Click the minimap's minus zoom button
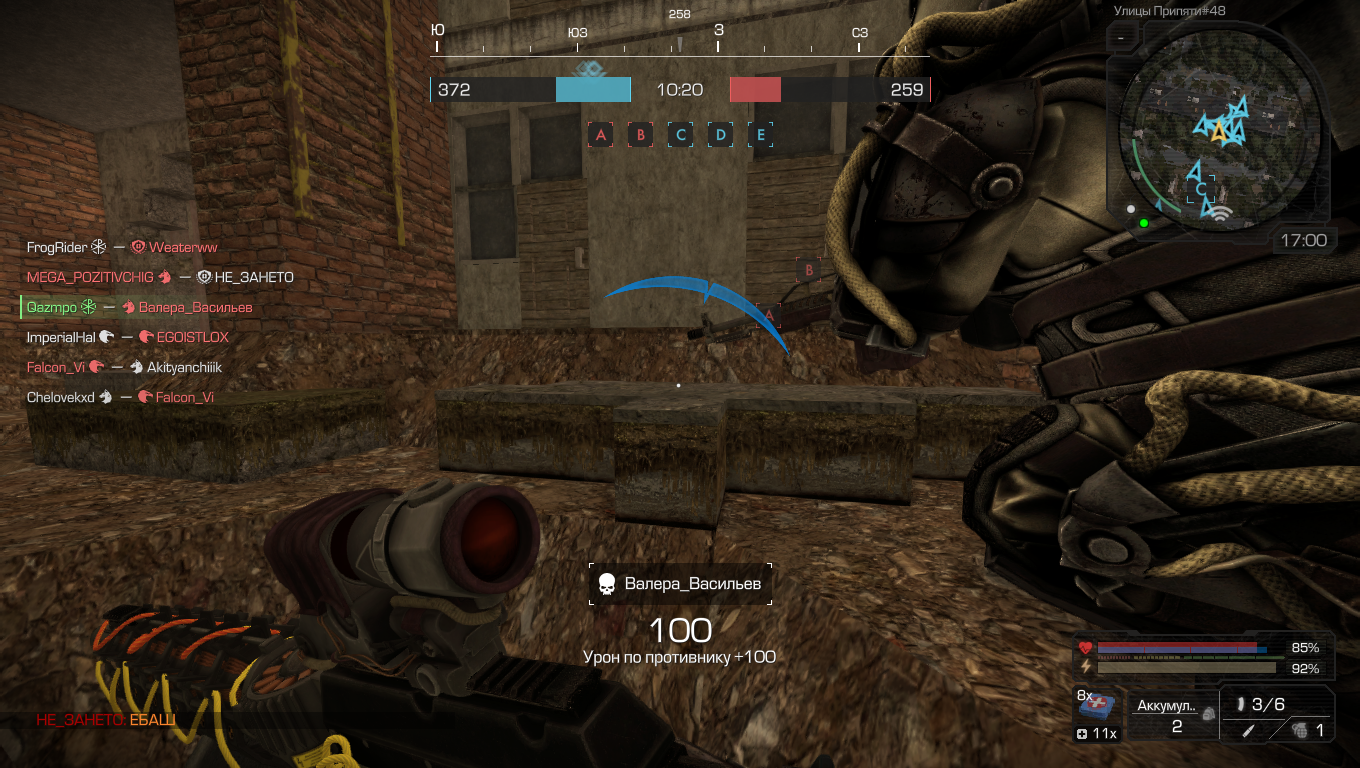This screenshot has width=1360, height=768. [1122, 38]
